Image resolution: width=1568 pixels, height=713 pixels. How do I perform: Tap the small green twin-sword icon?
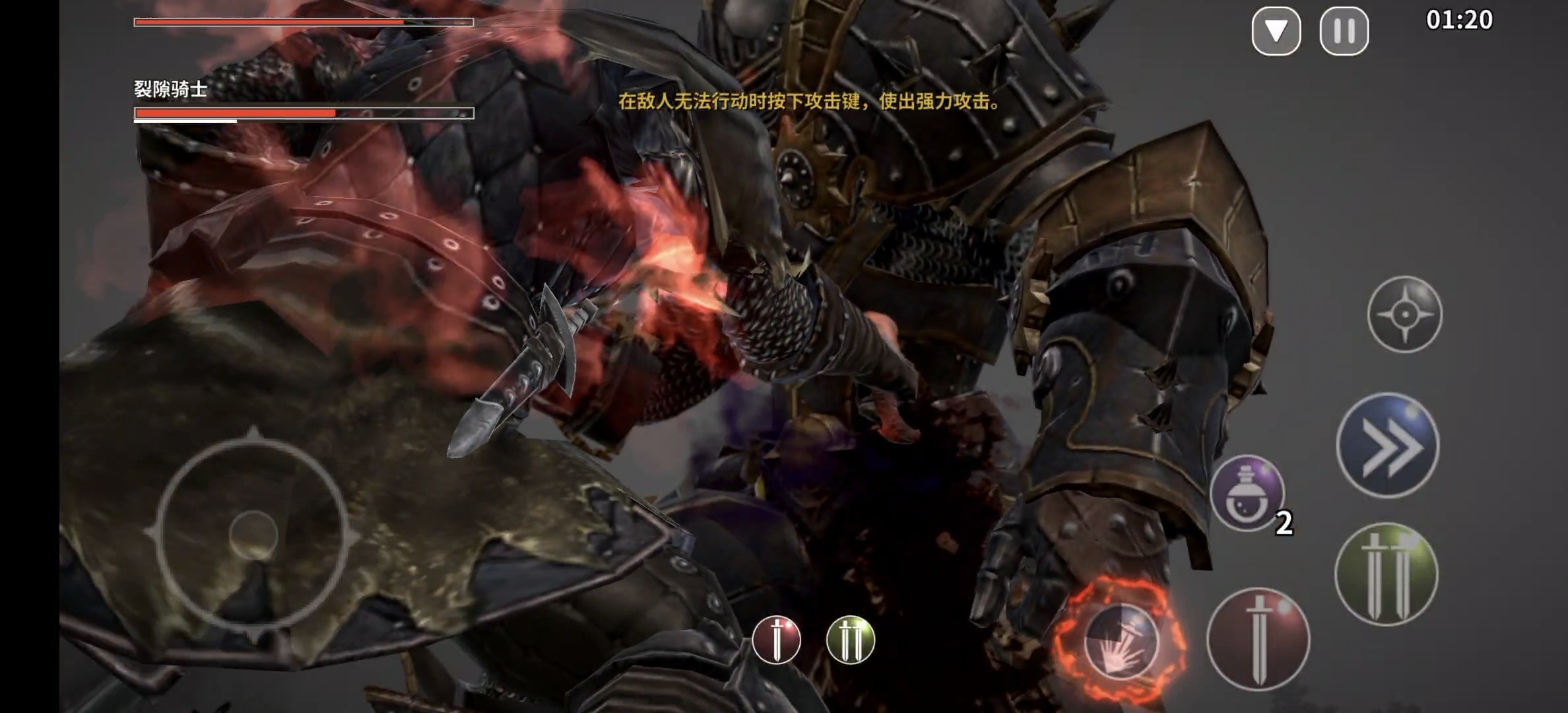[x=850, y=640]
